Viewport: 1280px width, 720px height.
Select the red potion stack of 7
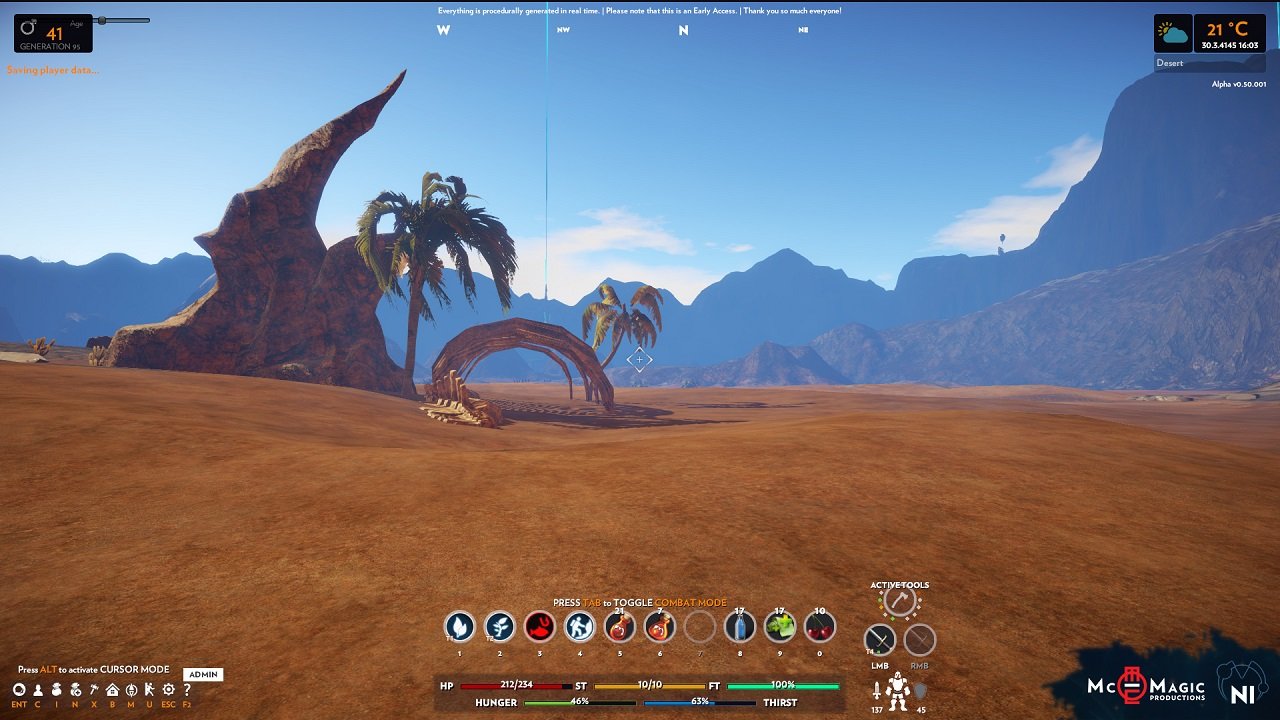[x=660, y=627]
